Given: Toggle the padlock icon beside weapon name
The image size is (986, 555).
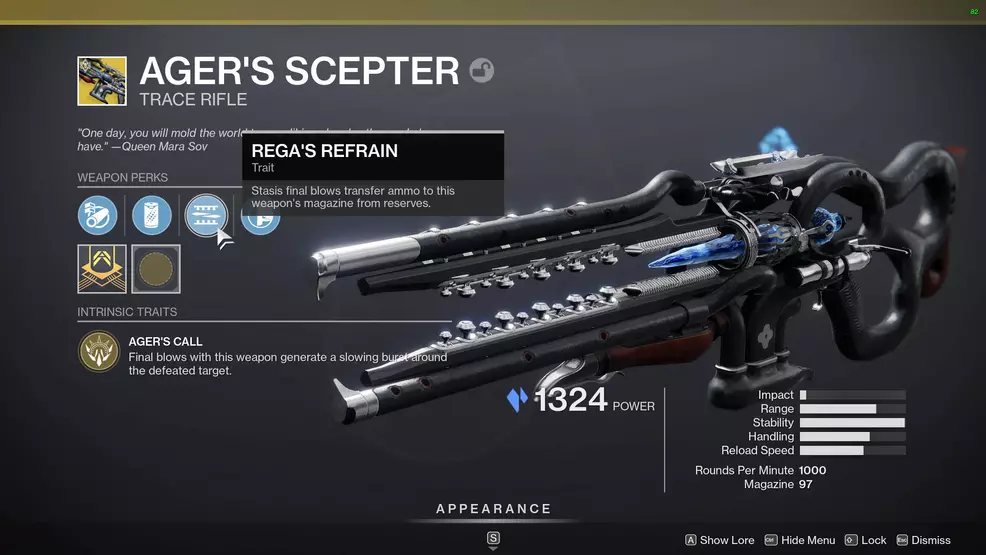Looking at the screenshot, I should tap(482, 71).
